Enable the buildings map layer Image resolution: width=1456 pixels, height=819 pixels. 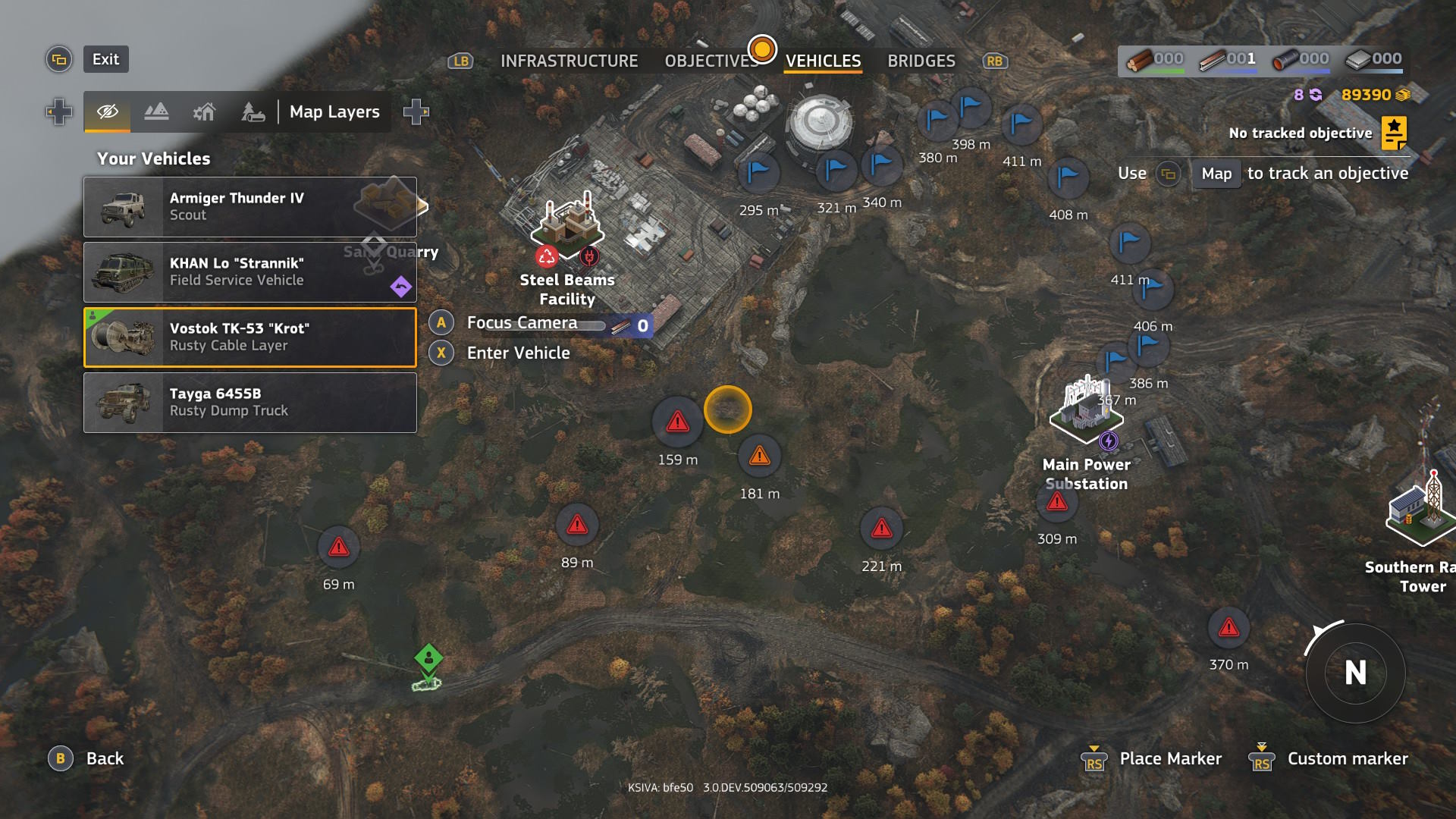pyautogui.click(x=204, y=112)
